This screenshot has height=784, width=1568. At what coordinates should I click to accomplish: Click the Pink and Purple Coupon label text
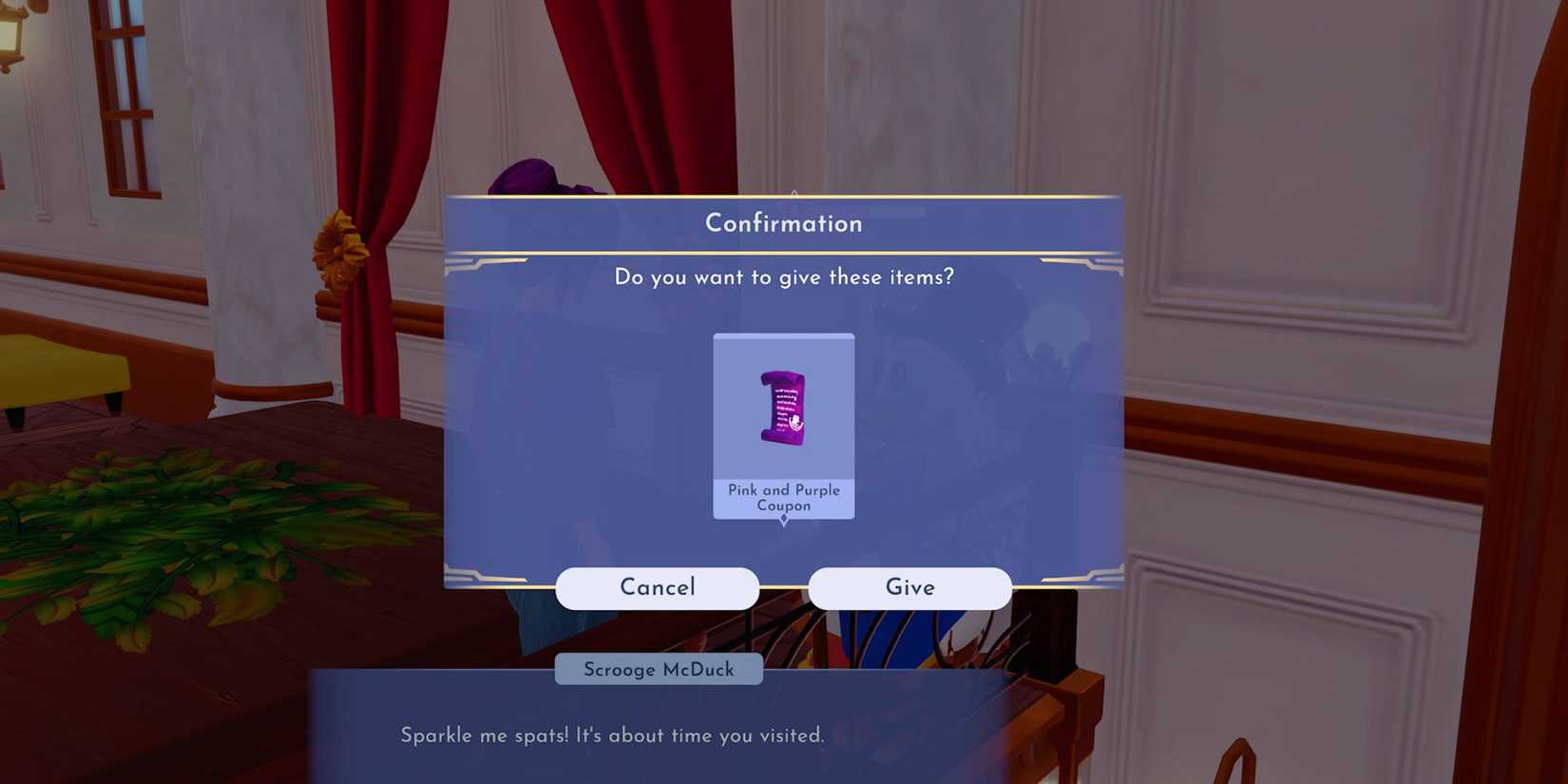[x=783, y=497]
